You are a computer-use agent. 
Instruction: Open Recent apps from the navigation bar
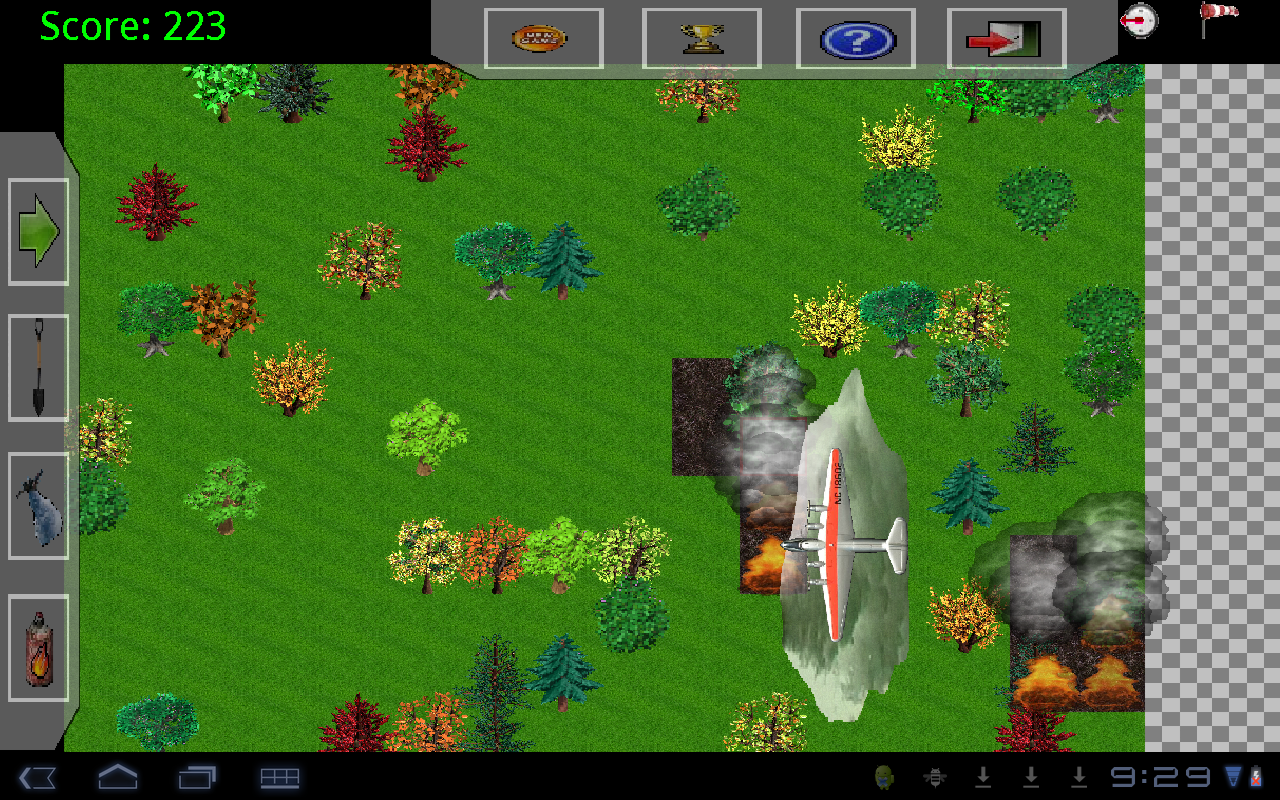point(198,777)
